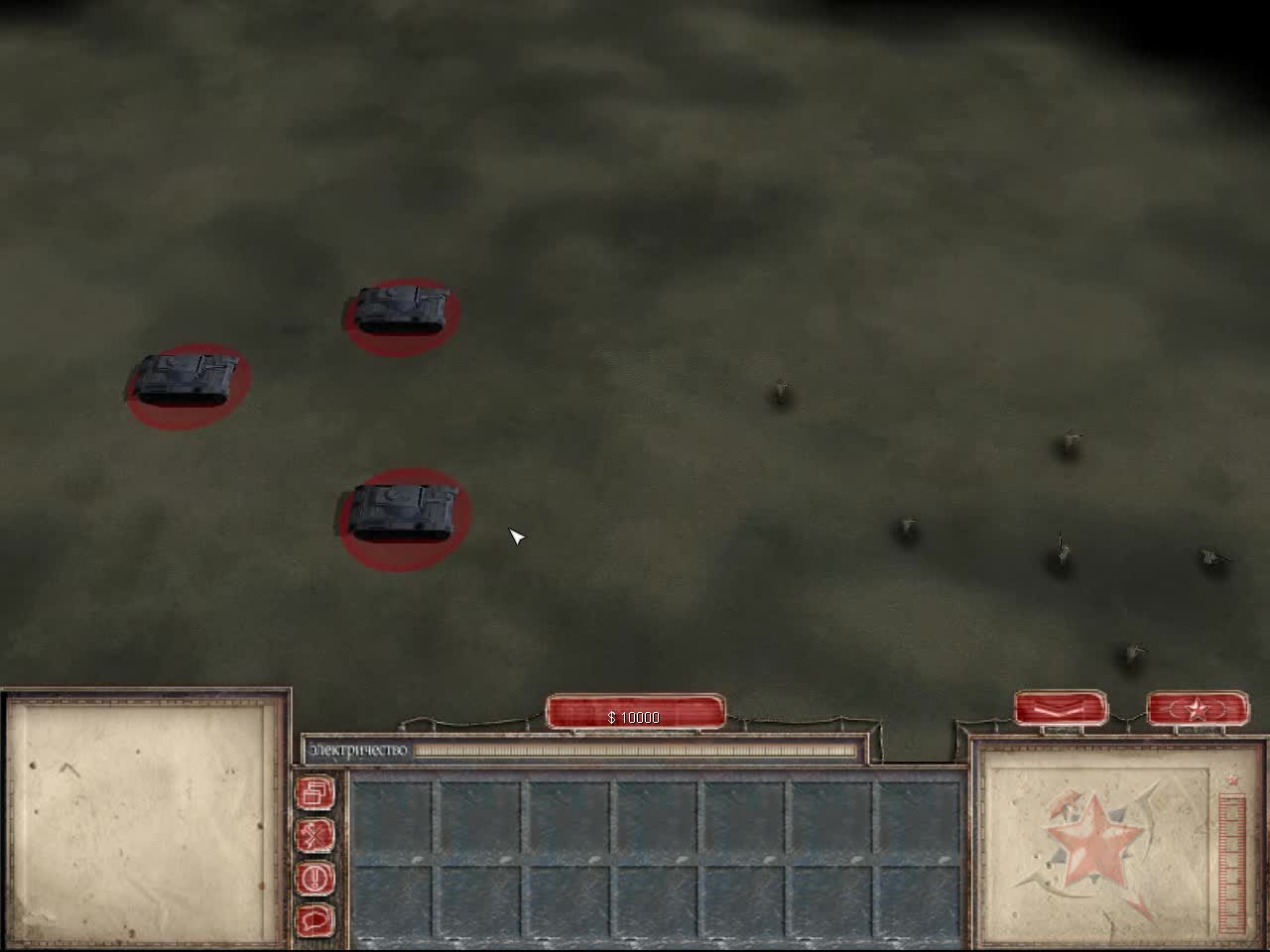Viewport: 1270px width, 952px height.
Task: Select the buildings construction sidebar icon
Action: tap(316, 793)
